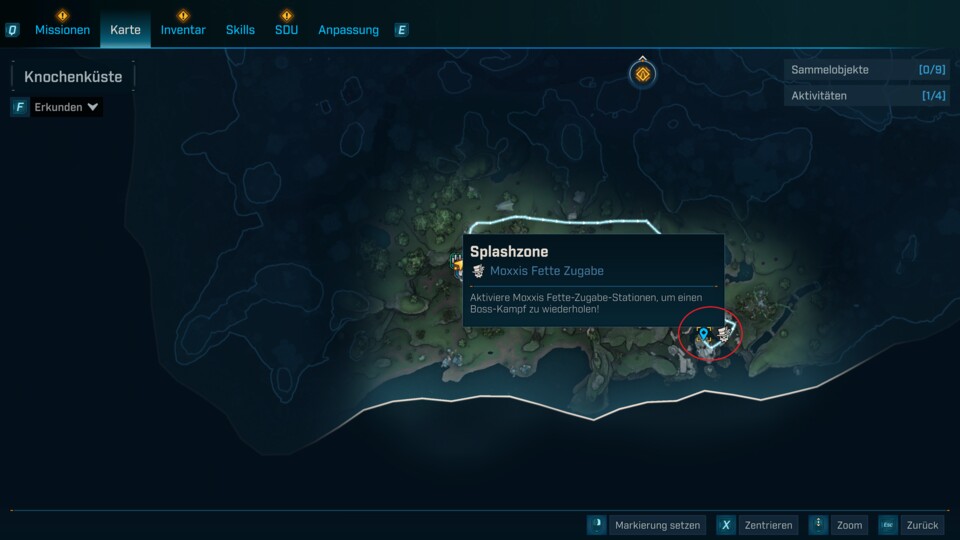This screenshot has width=960, height=540.
Task: Open the Missionen tab
Action: 62,30
